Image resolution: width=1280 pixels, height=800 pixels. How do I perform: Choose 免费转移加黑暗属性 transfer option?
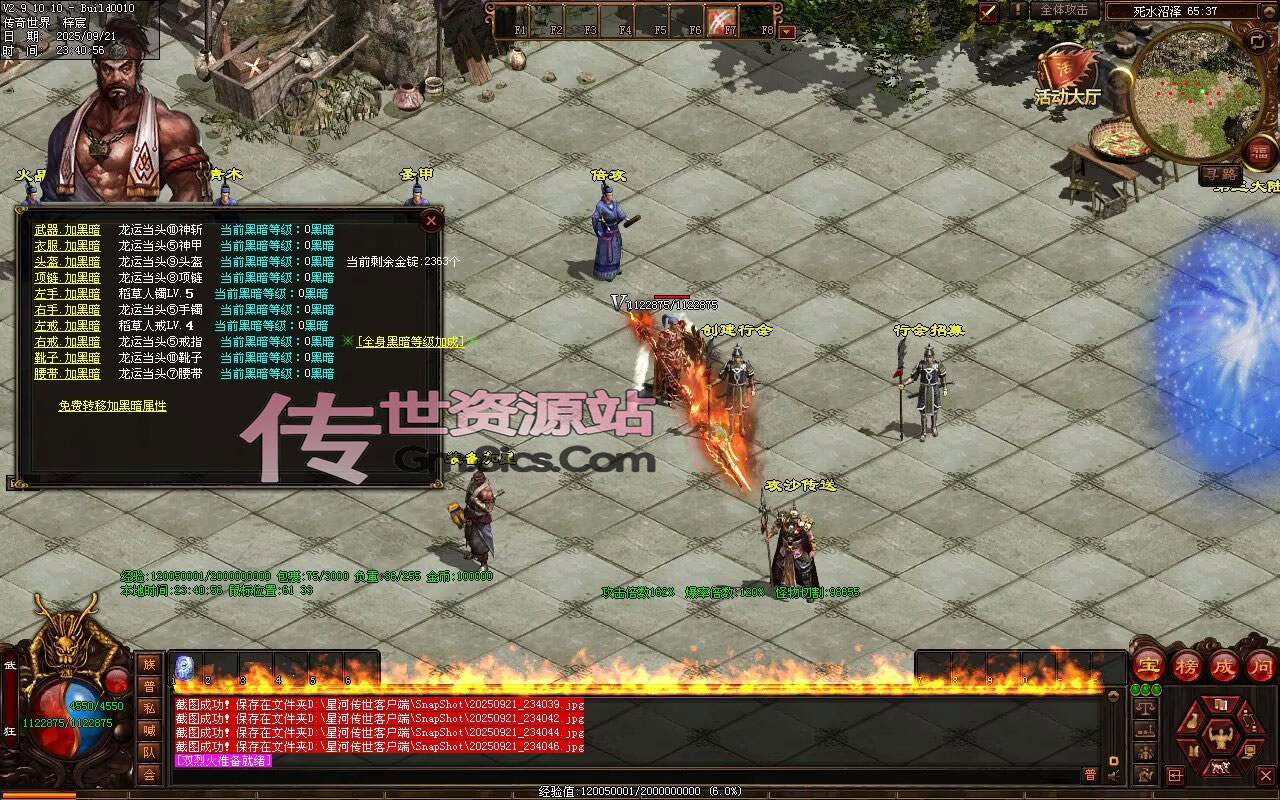[112, 406]
